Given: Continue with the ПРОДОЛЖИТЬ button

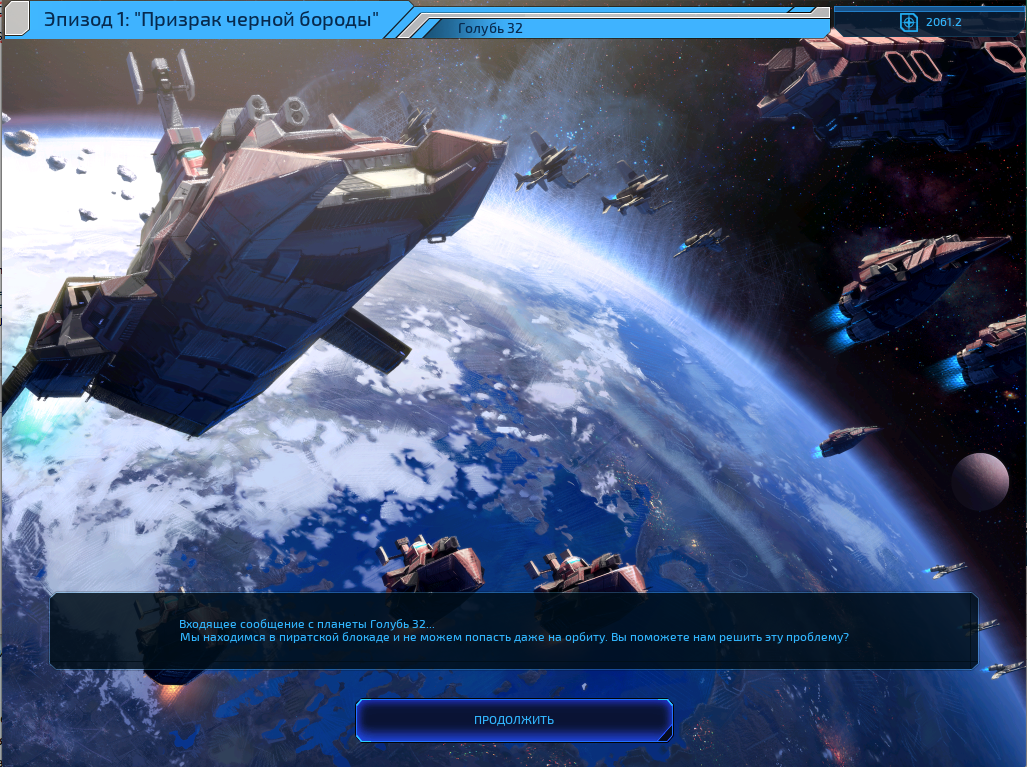Looking at the screenshot, I should click(x=514, y=720).
